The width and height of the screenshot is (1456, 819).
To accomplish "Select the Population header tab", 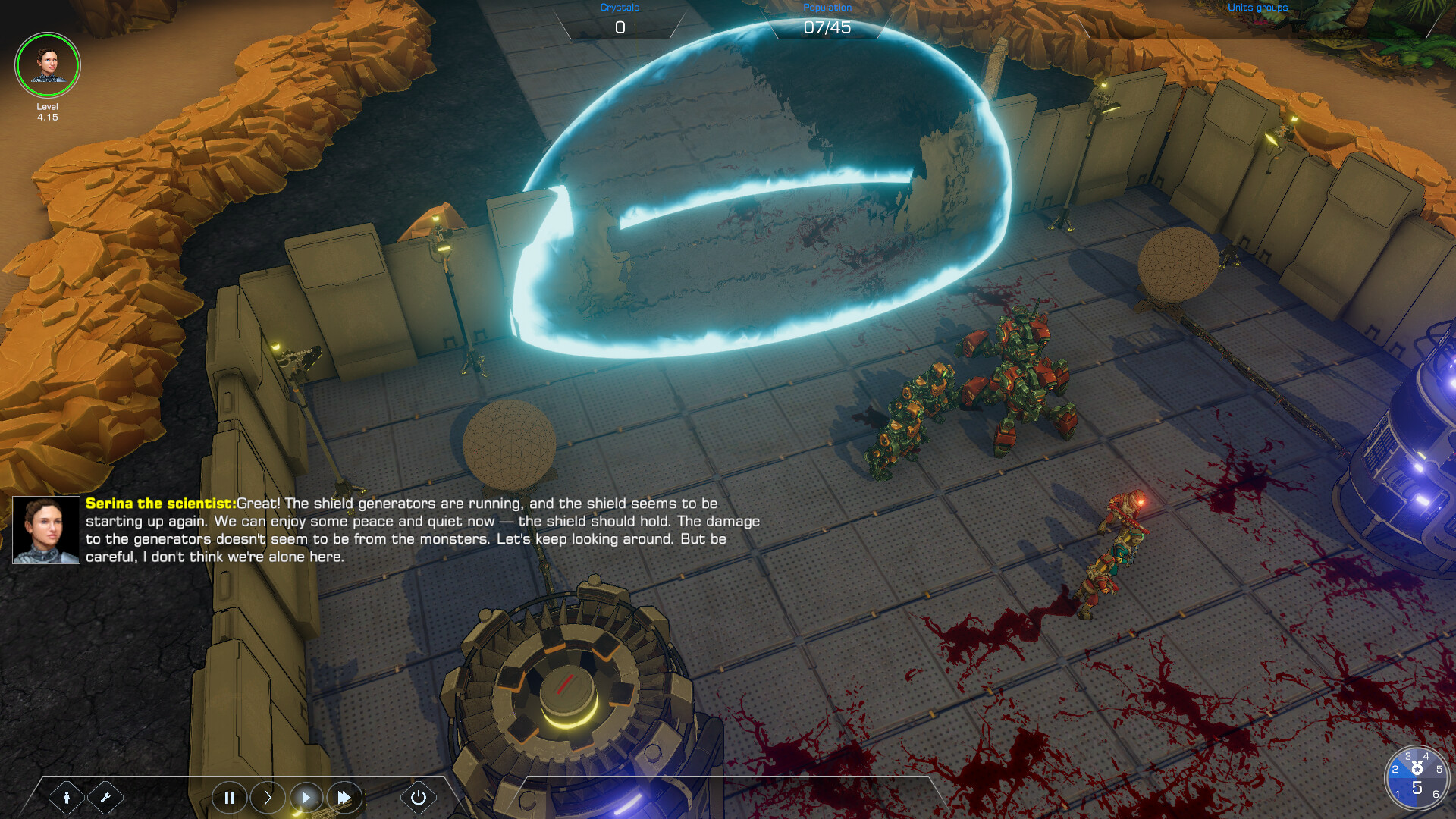I will click(x=827, y=6).
